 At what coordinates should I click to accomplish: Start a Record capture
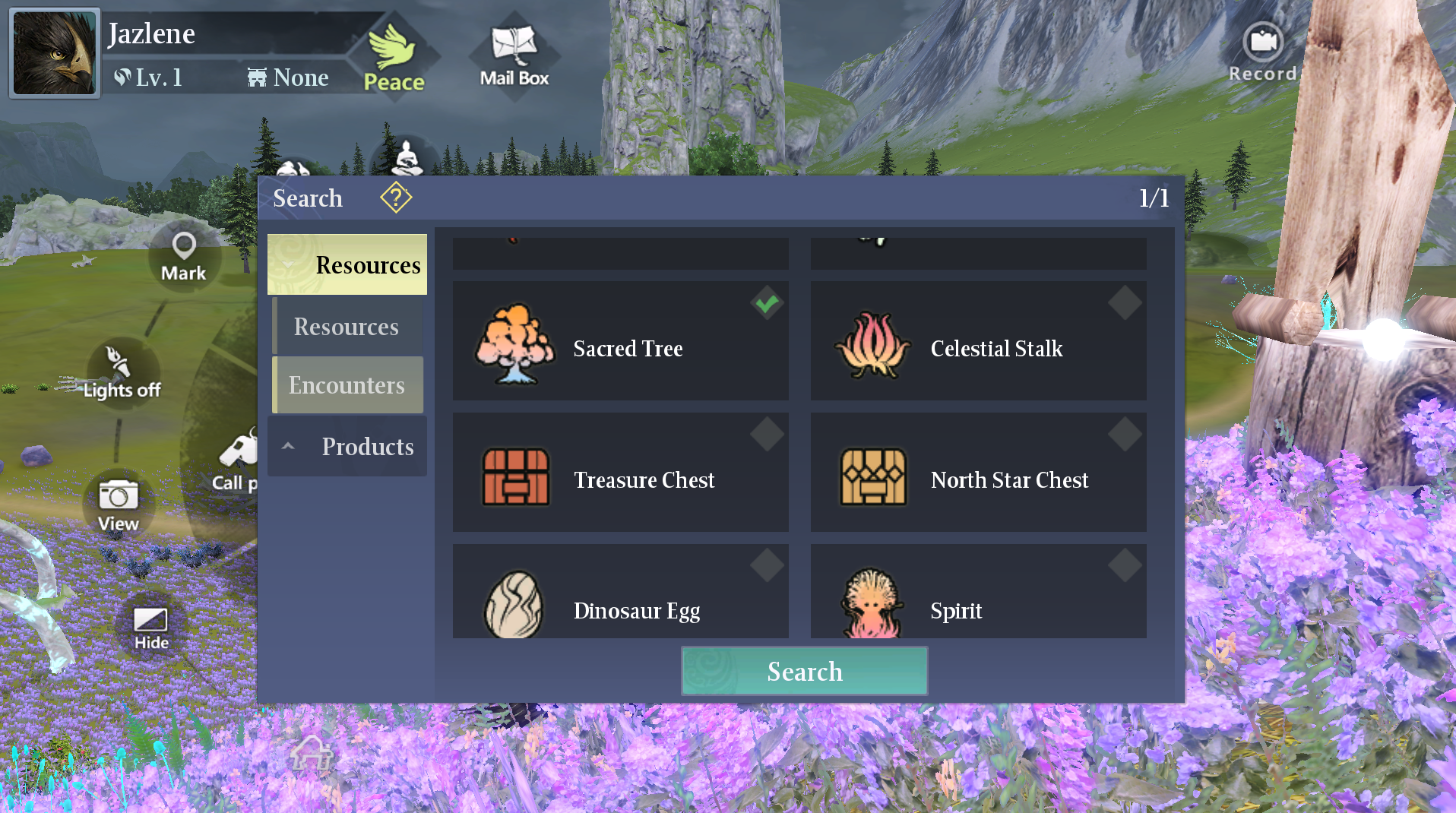pyautogui.click(x=1262, y=52)
